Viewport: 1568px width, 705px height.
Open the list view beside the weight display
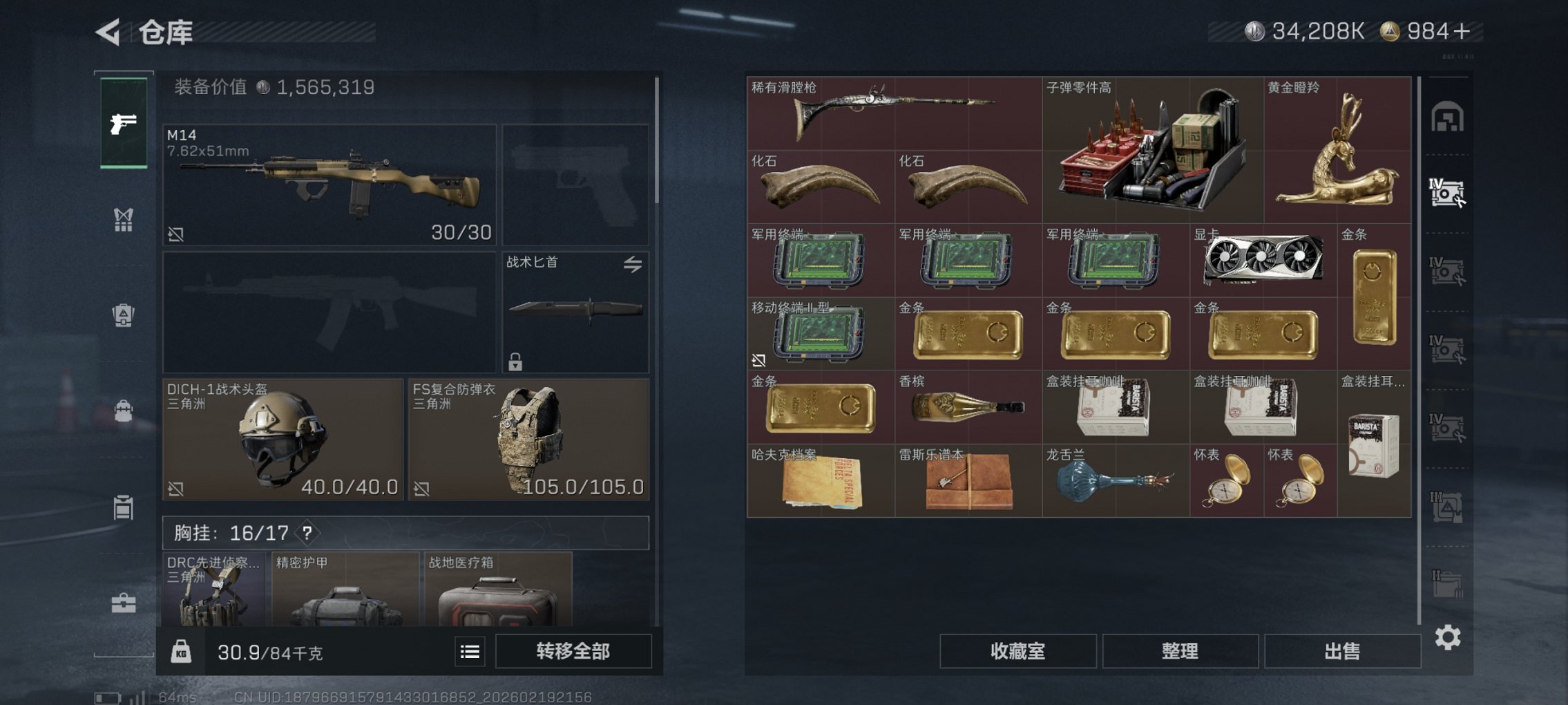point(469,652)
